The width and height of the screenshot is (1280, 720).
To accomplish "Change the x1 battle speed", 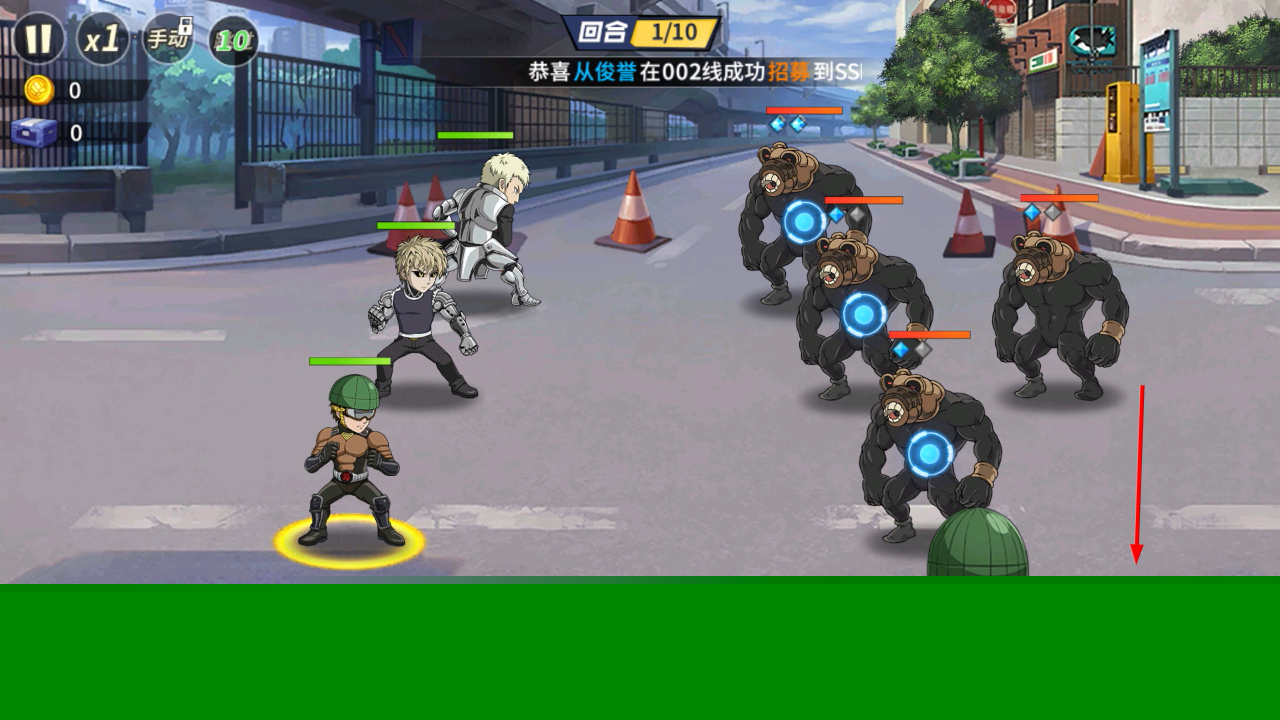I will (x=102, y=40).
